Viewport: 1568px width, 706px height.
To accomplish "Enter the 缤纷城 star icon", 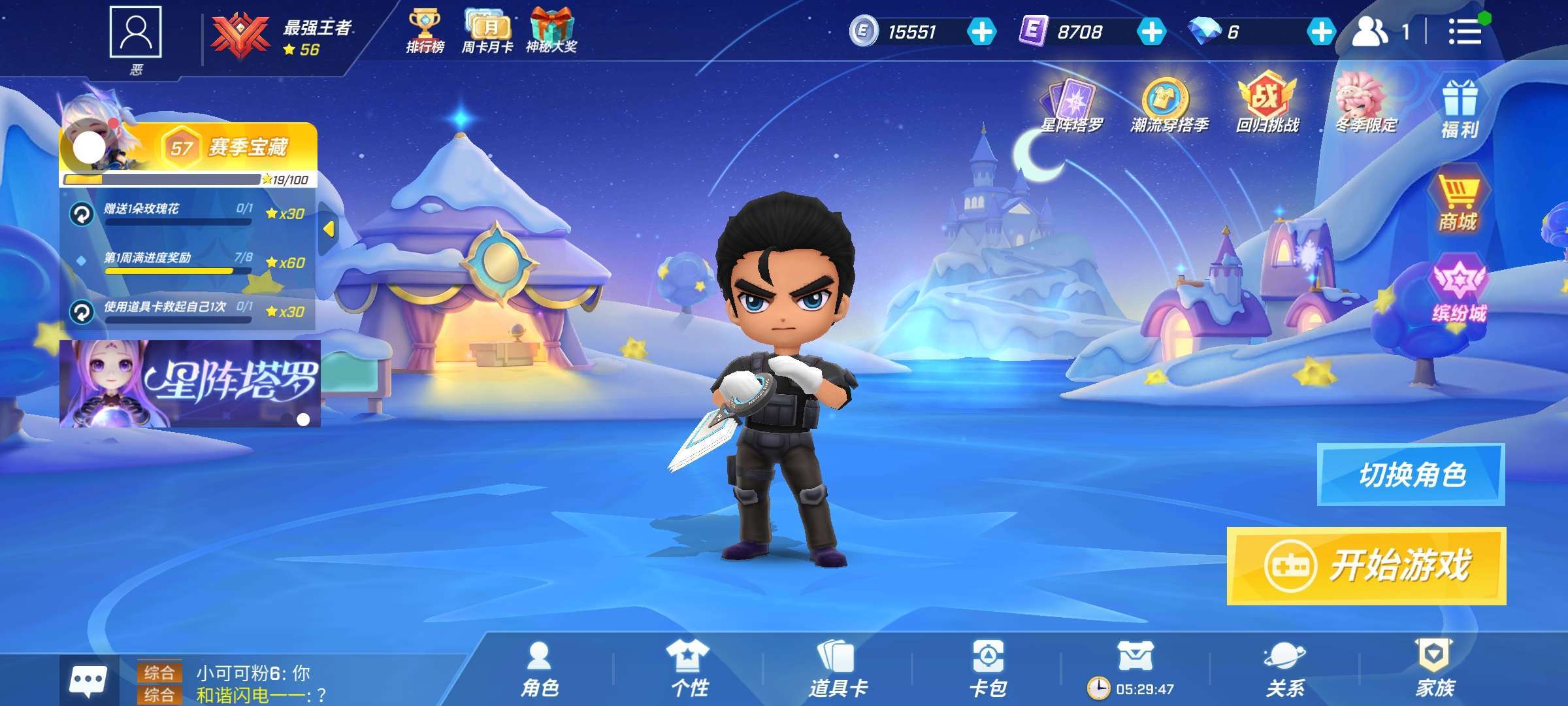I will [x=1459, y=292].
